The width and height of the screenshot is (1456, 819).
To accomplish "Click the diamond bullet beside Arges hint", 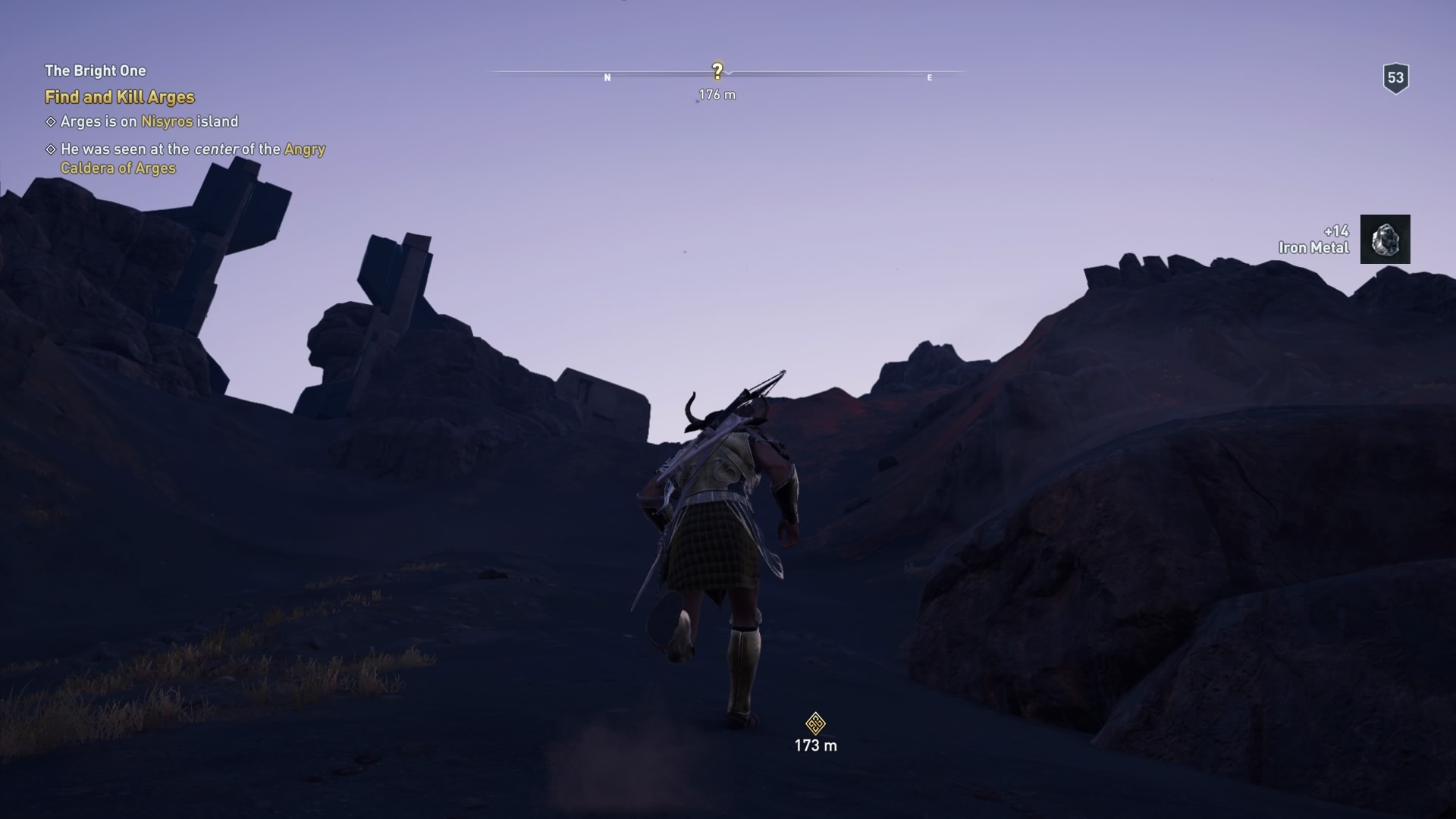I will [x=50, y=121].
